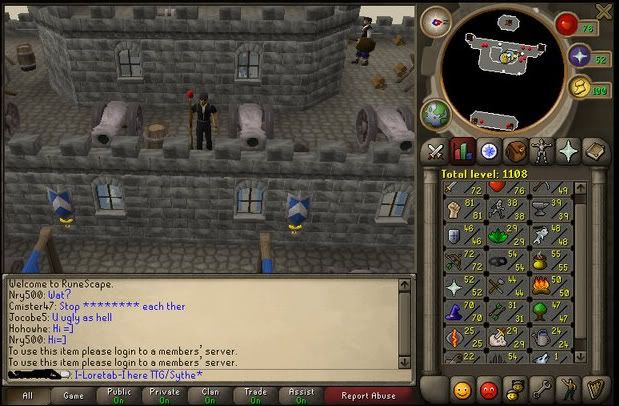The height and width of the screenshot is (406, 619).
Task: Switch chat filter to All
Action: click(x=26, y=394)
